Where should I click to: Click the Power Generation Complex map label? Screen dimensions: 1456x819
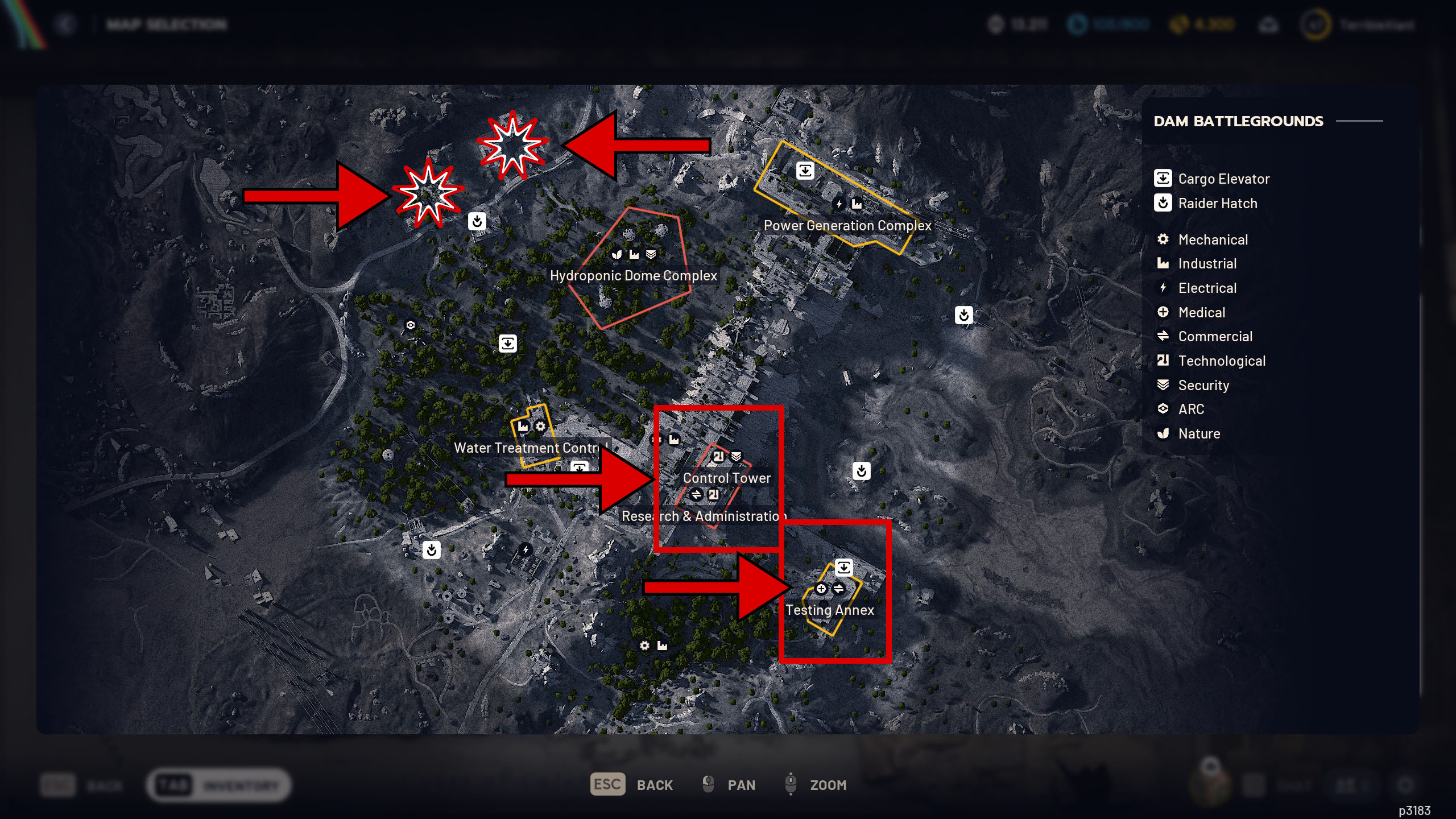[847, 225]
